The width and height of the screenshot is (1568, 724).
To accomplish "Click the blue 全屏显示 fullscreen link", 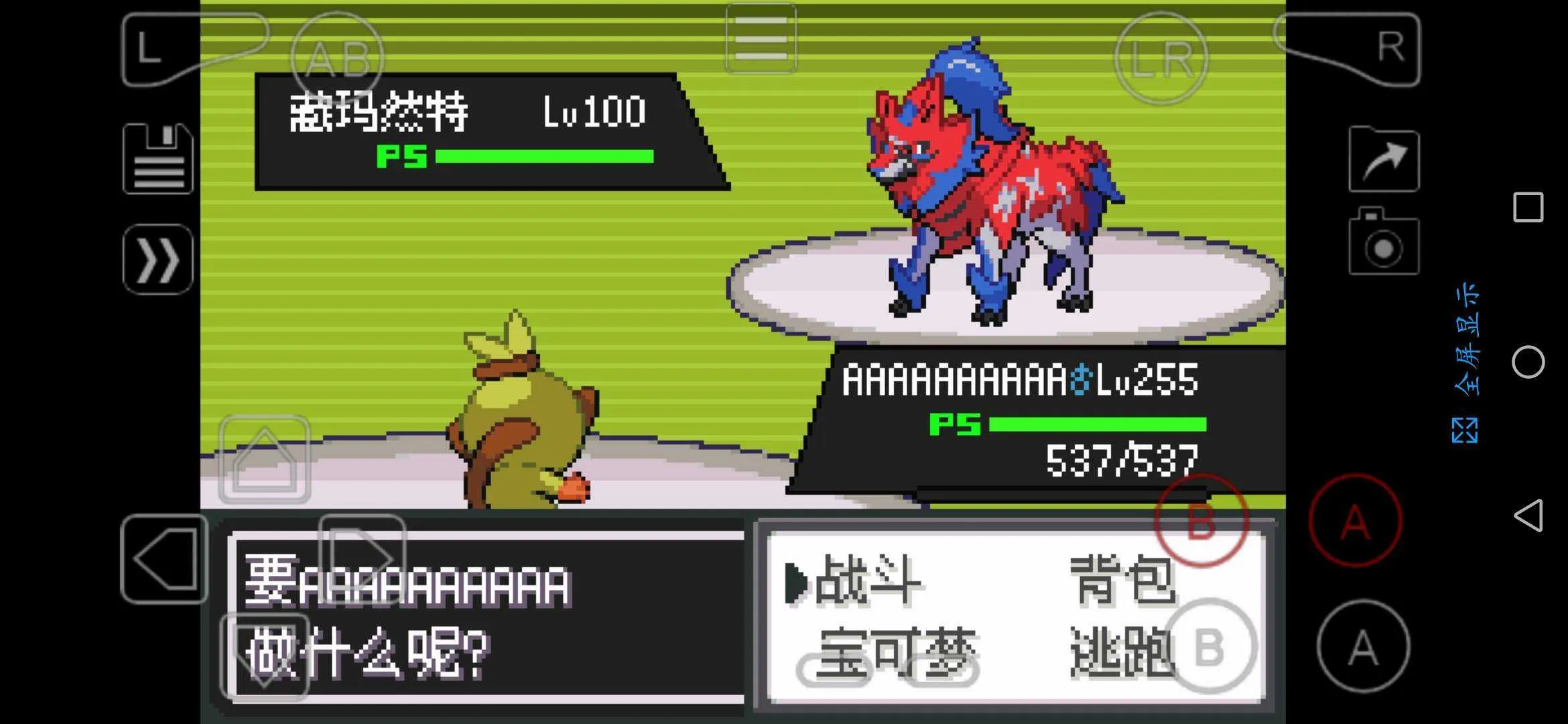I will pyautogui.click(x=1465, y=362).
